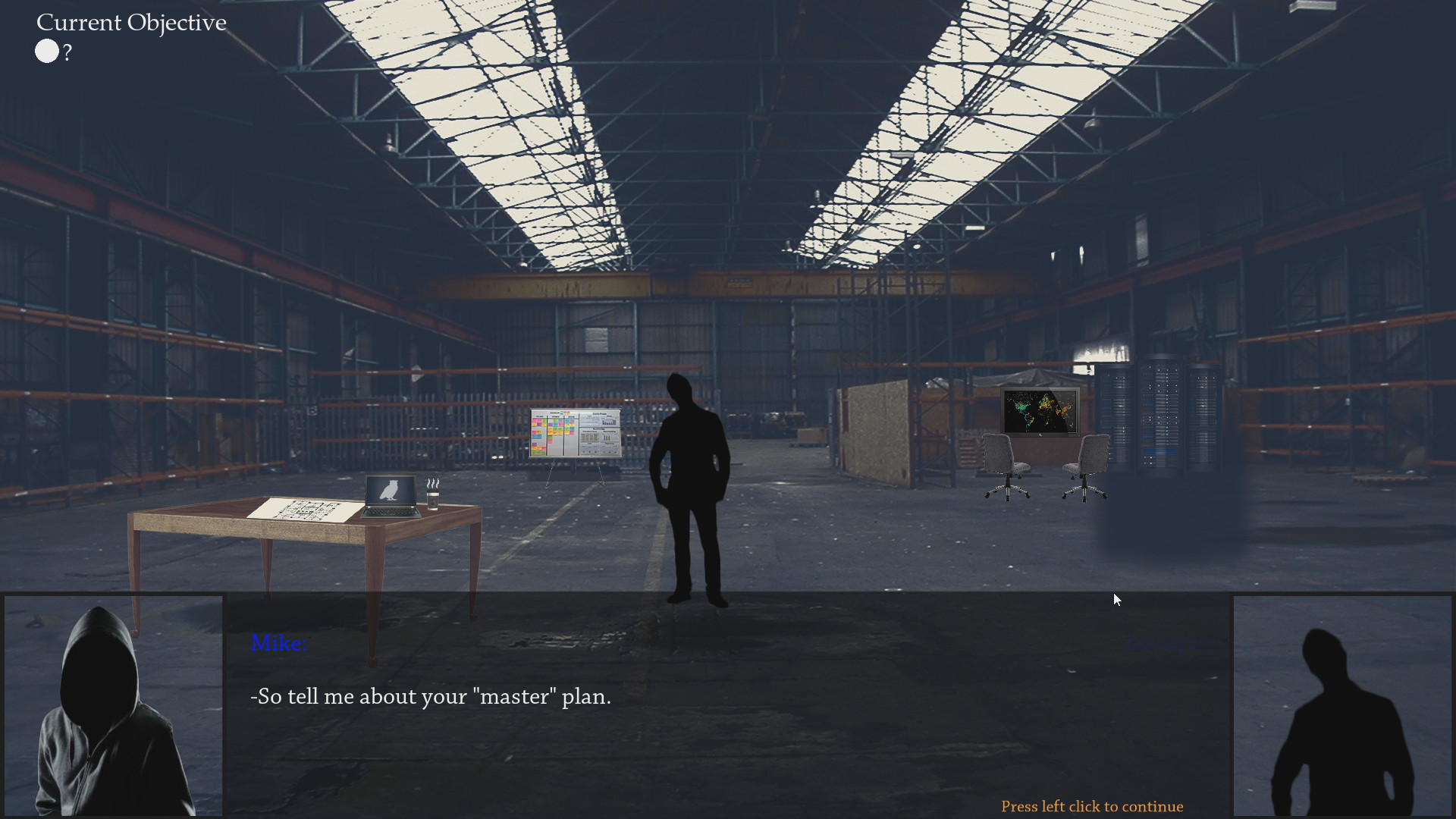Click the TV showing the world map
The width and height of the screenshot is (1456, 819).
coord(1042,410)
